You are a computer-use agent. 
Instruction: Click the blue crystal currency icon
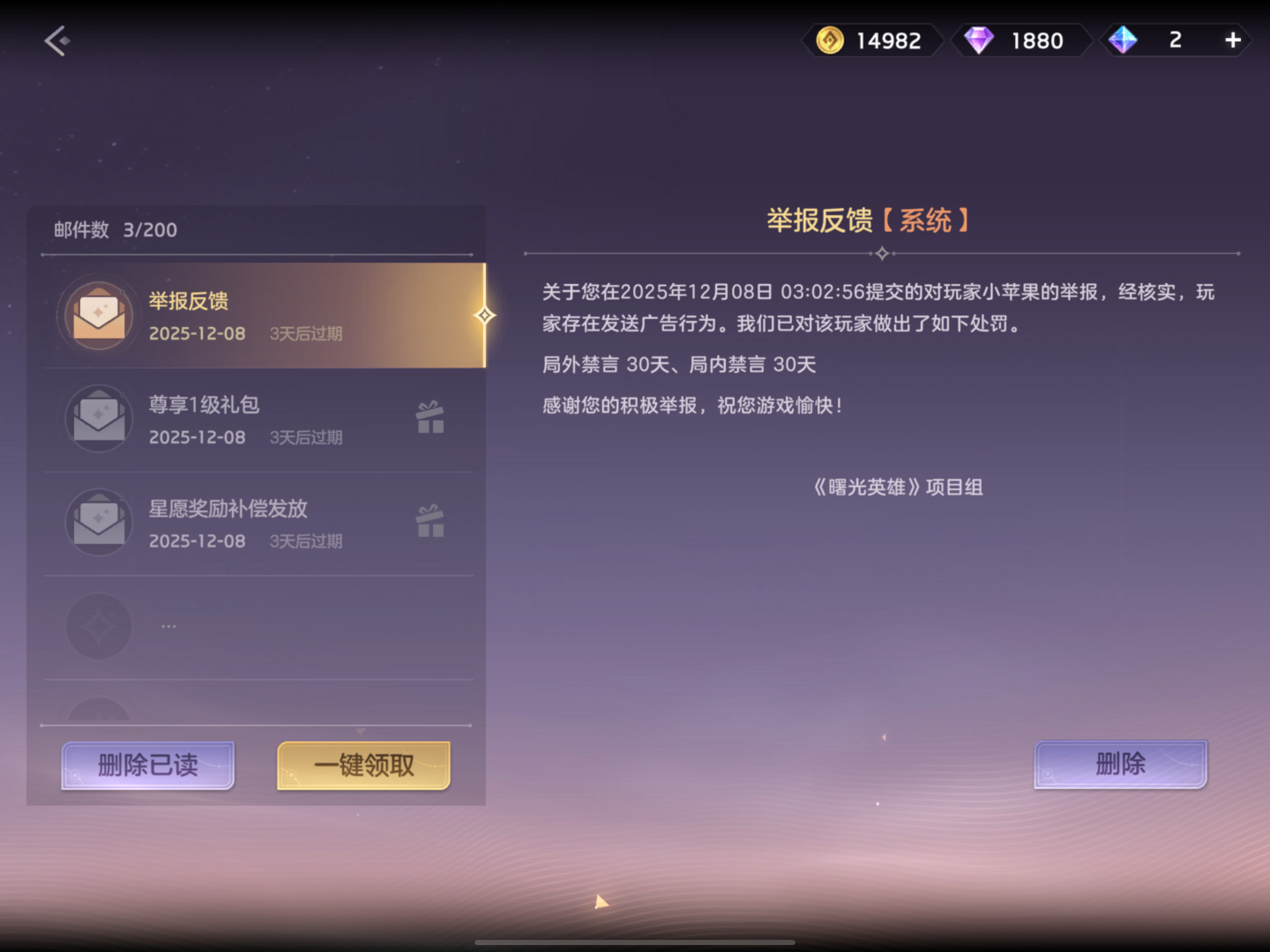(1124, 40)
